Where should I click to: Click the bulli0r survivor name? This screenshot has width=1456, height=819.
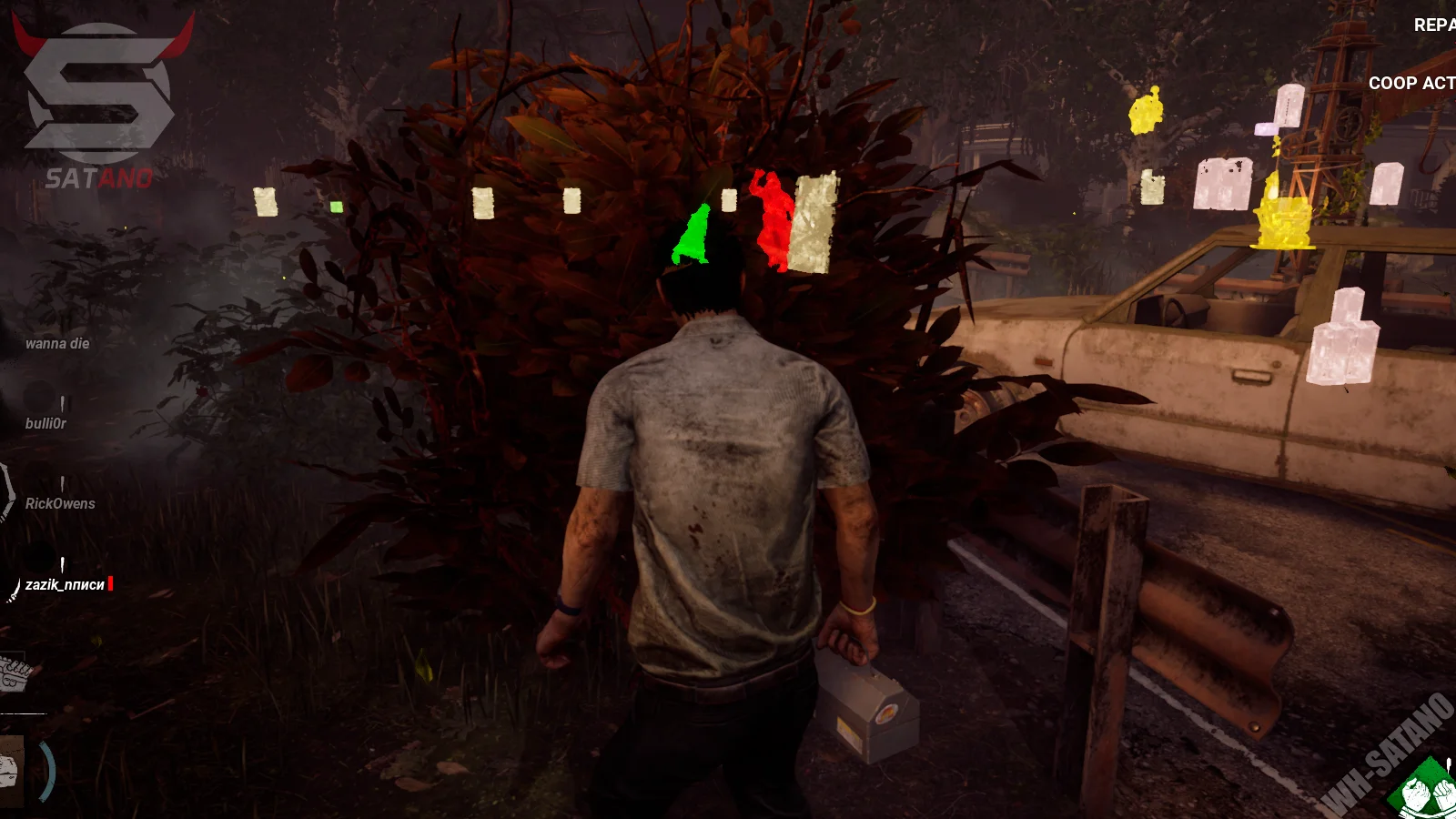click(x=45, y=423)
